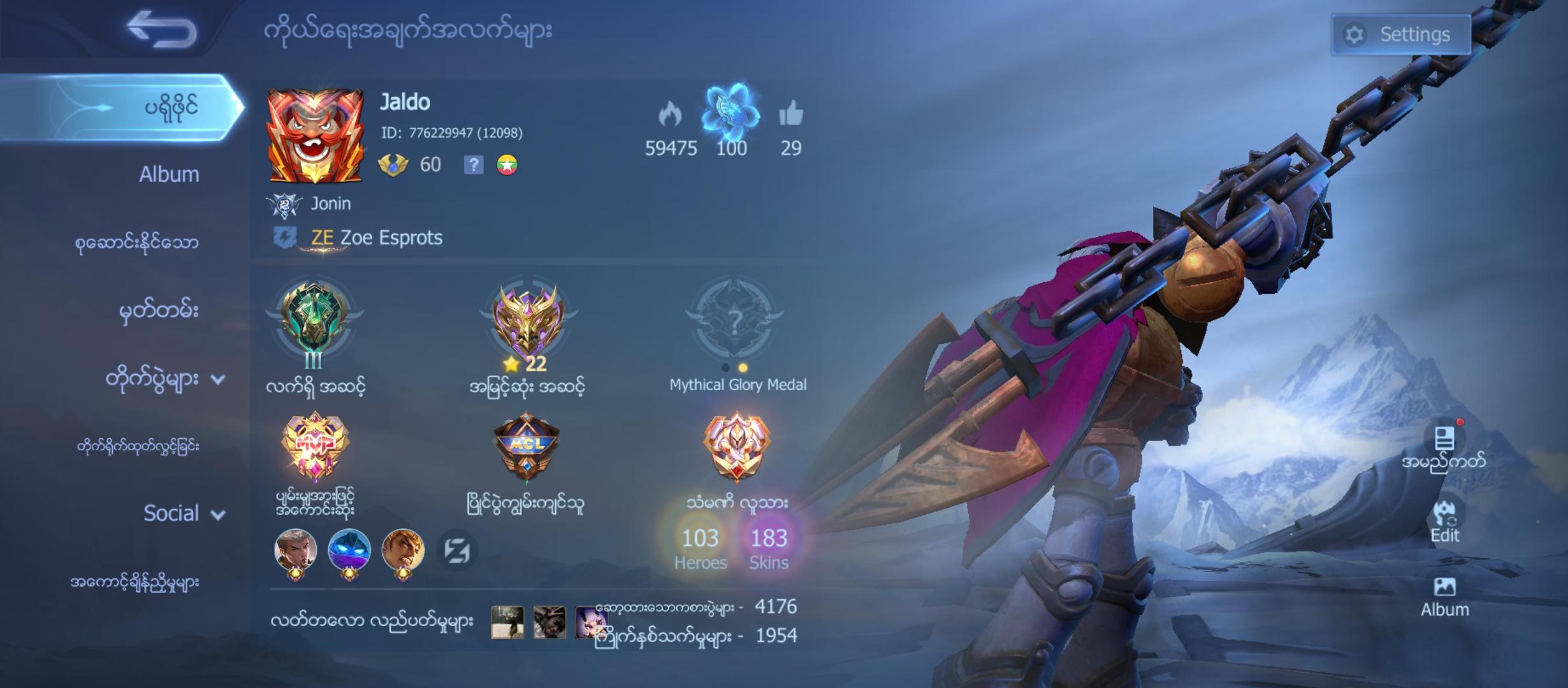Click the thumbs-up like icon
Screen dimensions: 1568x688
(x=792, y=115)
